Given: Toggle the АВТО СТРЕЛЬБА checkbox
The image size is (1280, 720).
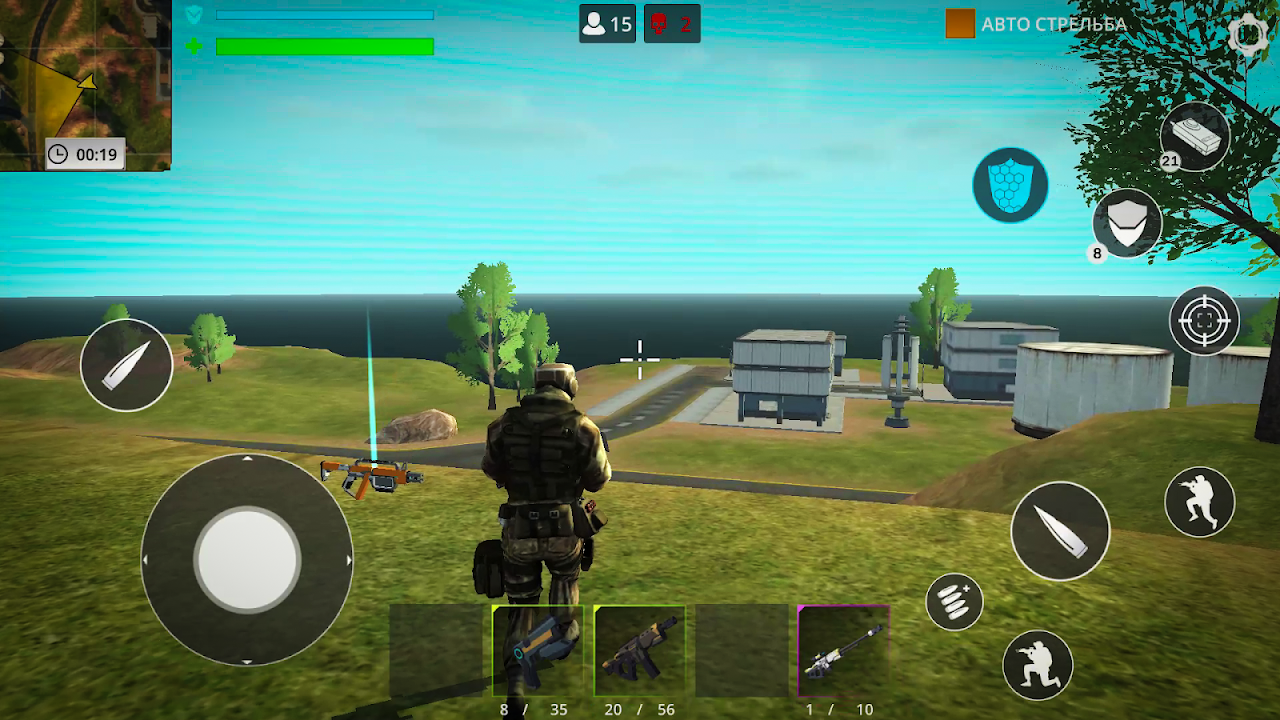Looking at the screenshot, I should (960, 24).
